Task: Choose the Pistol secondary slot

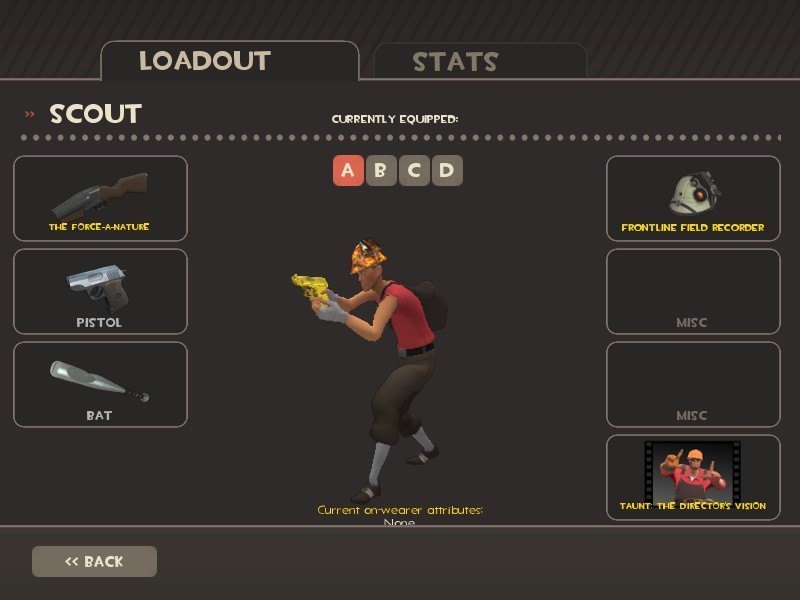Action: click(100, 291)
